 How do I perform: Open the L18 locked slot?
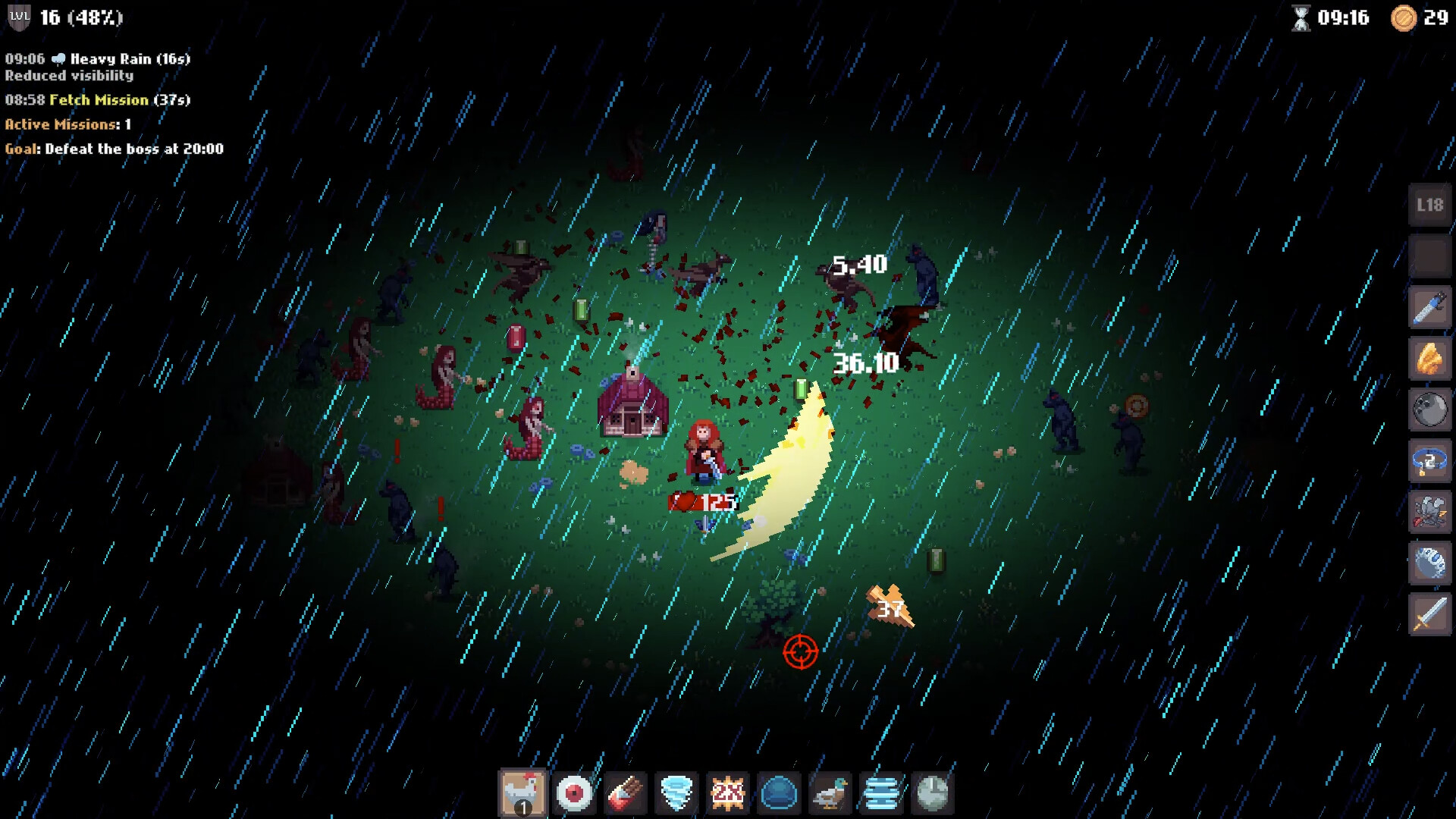coord(1430,205)
